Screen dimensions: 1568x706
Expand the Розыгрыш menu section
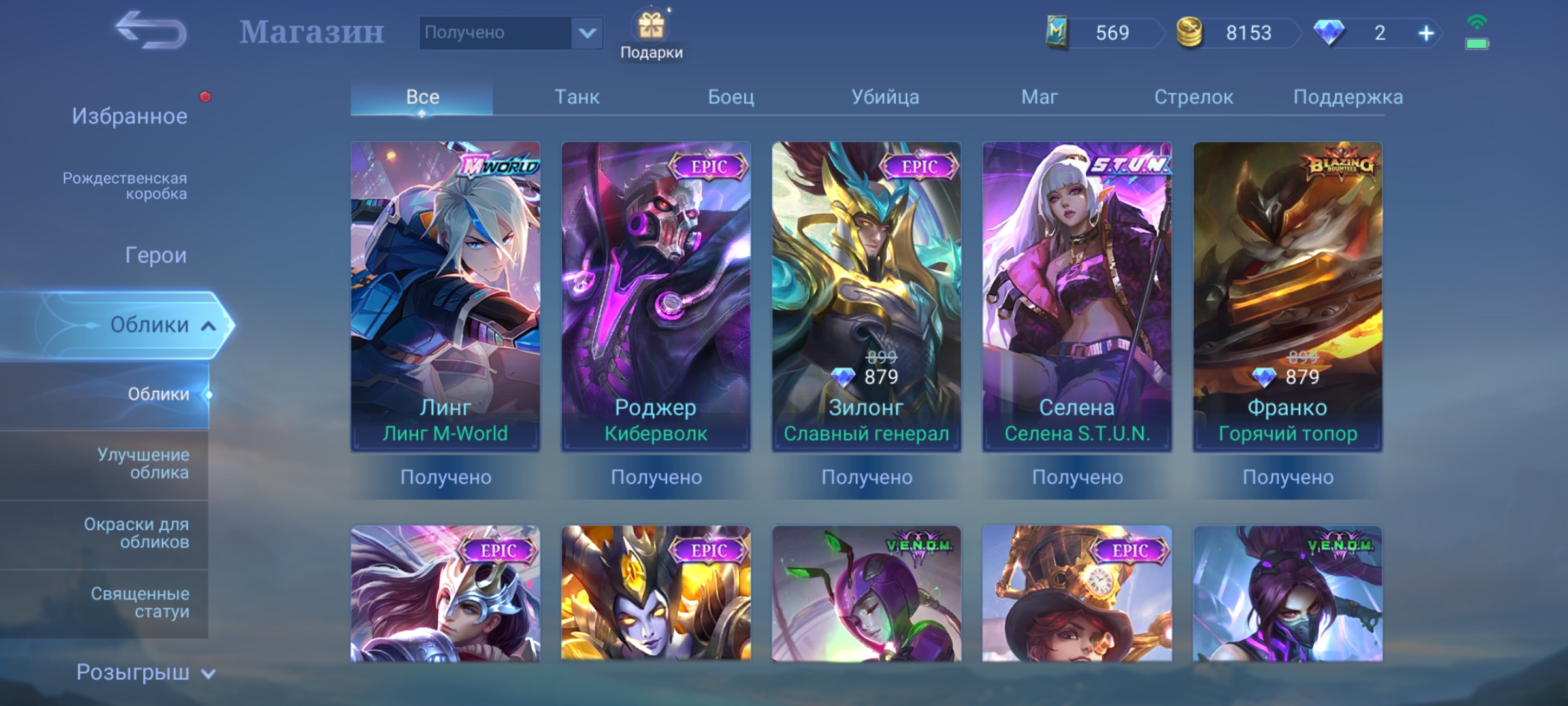(x=145, y=672)
